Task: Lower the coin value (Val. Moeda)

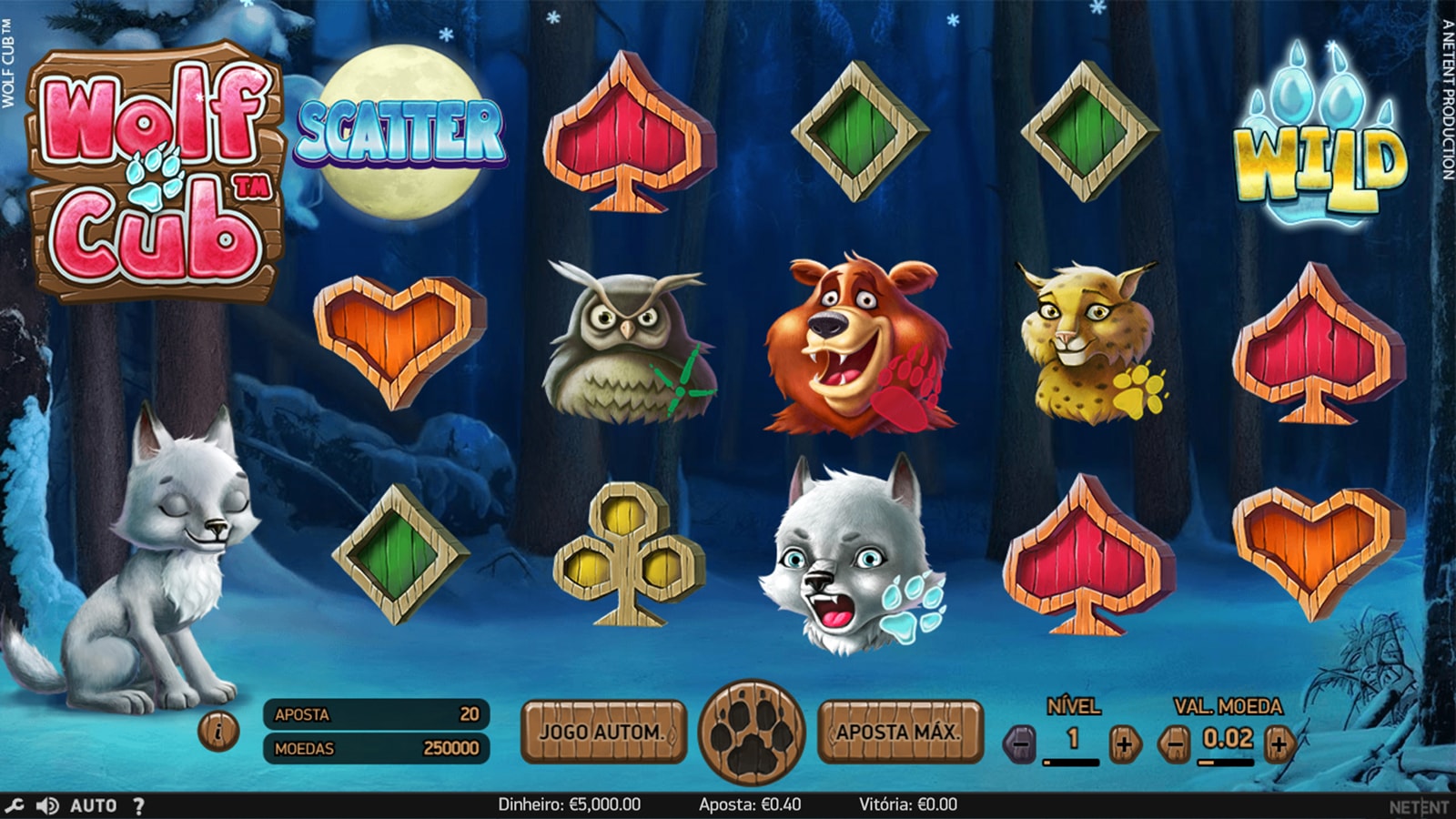Action: [1175, 743]
